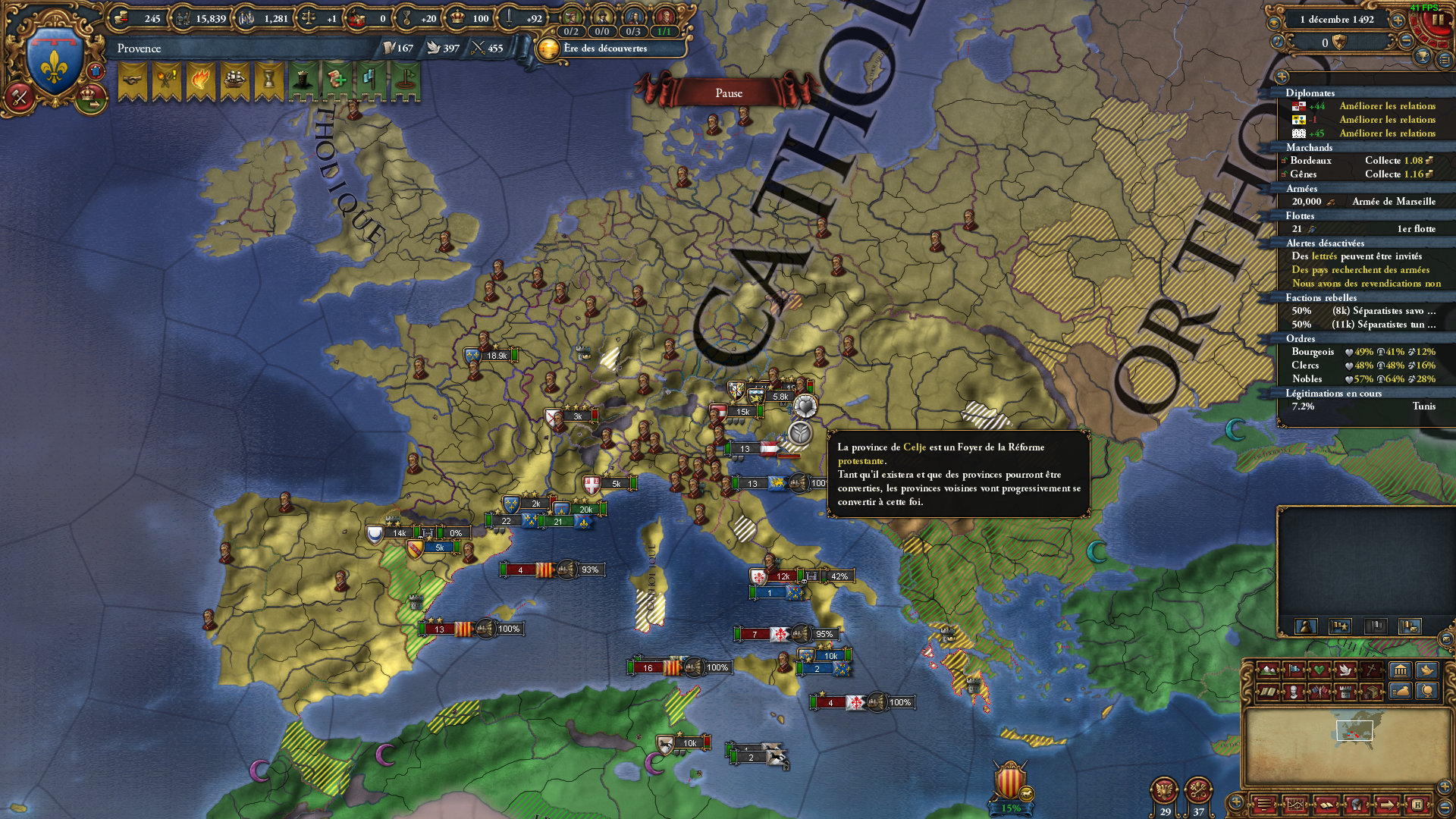Collapse the Armées section in the outliner
This screenshot has height=819, width=1456.
tap(1302, 188)
